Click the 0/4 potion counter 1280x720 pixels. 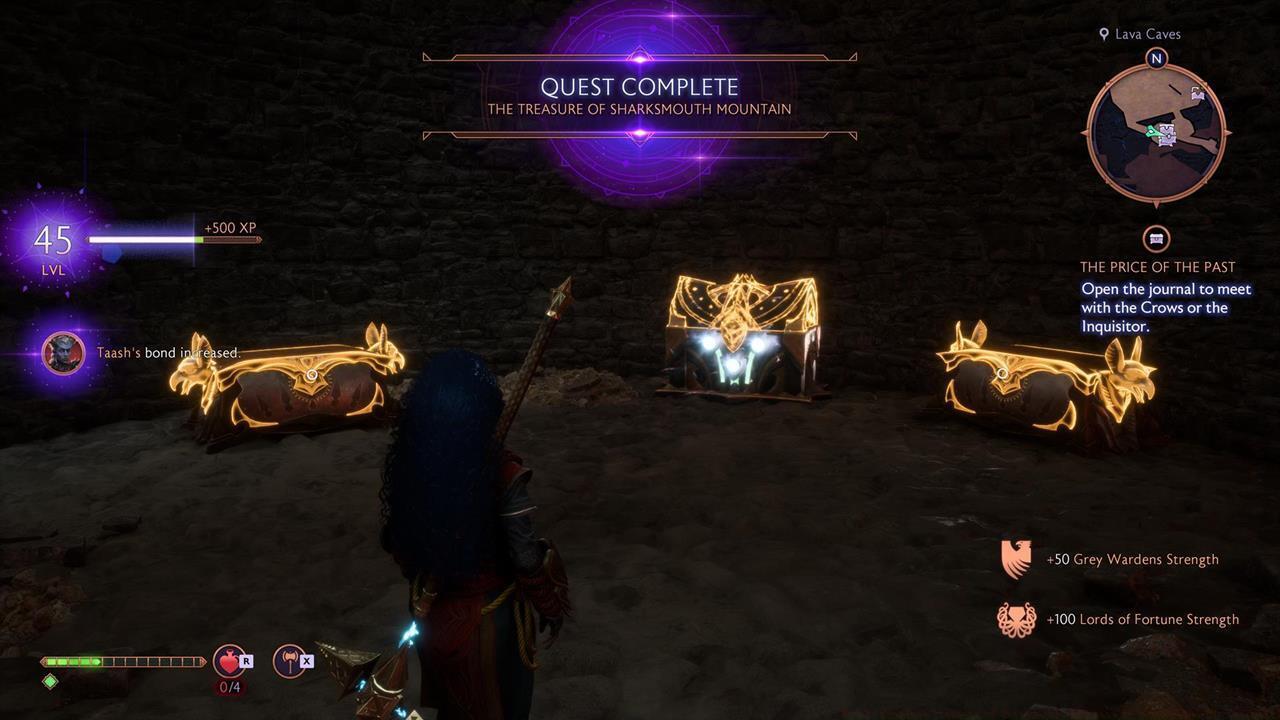coord(230,686)
